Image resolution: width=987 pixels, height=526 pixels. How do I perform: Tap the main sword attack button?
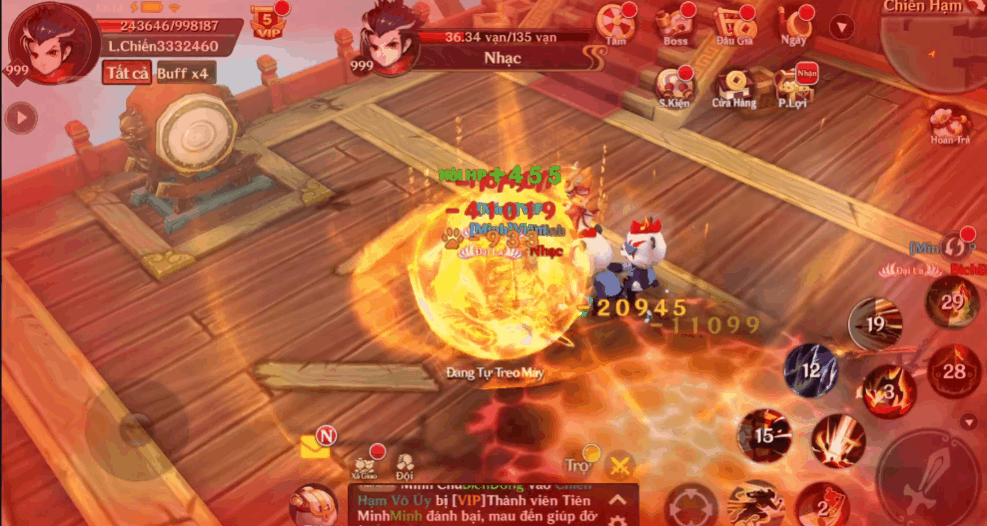coord(926,479)
